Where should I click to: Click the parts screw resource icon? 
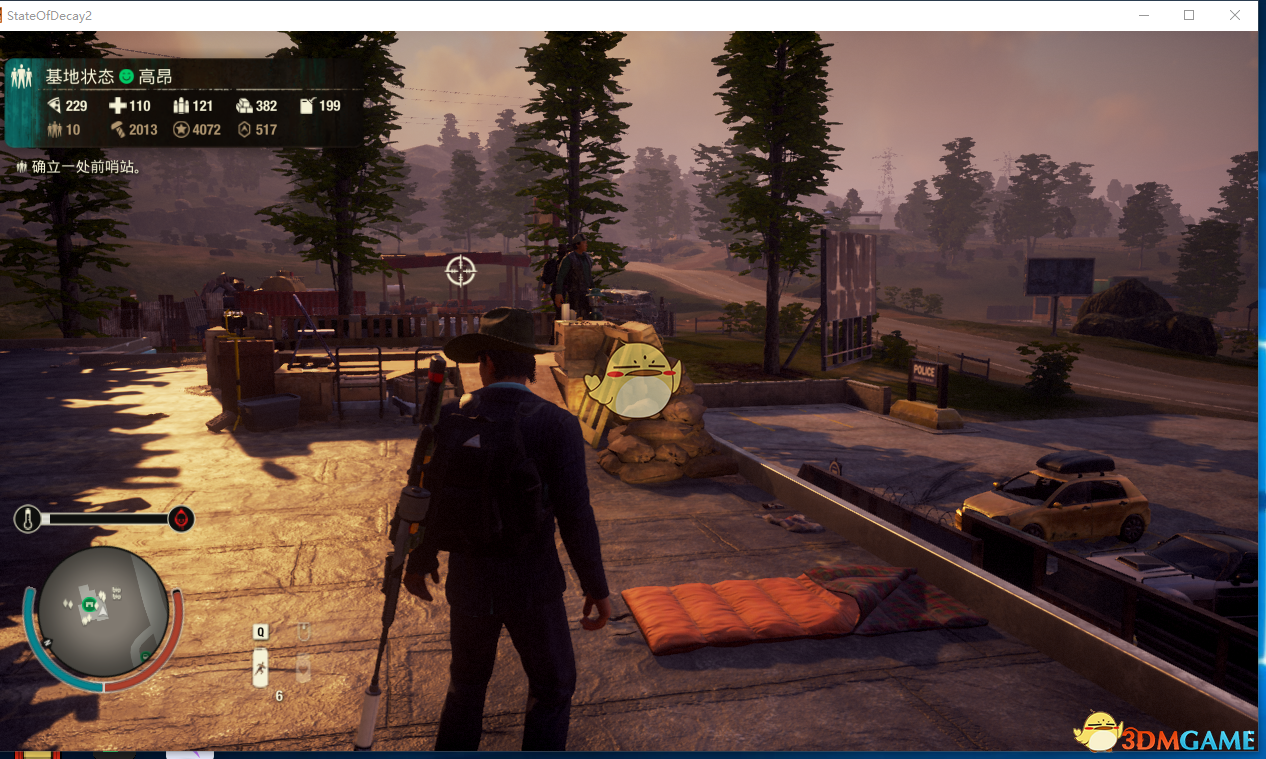[x=117, y=129]
